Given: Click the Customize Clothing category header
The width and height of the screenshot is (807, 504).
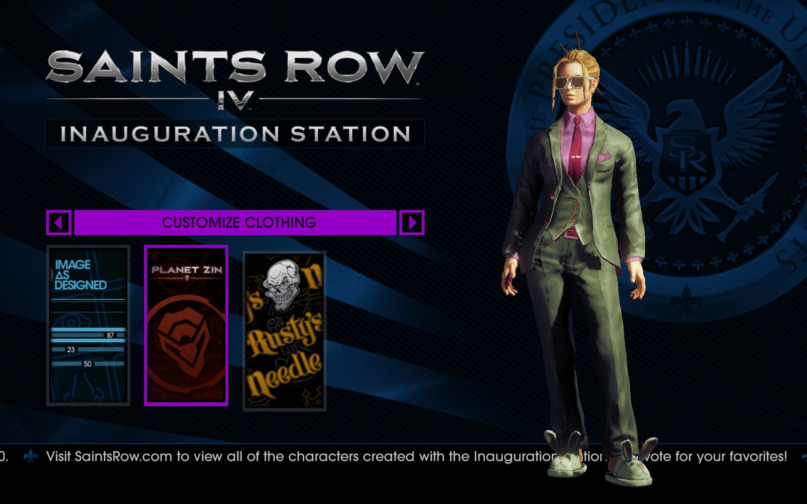Looking at the screenshot, I should (238, 222).
